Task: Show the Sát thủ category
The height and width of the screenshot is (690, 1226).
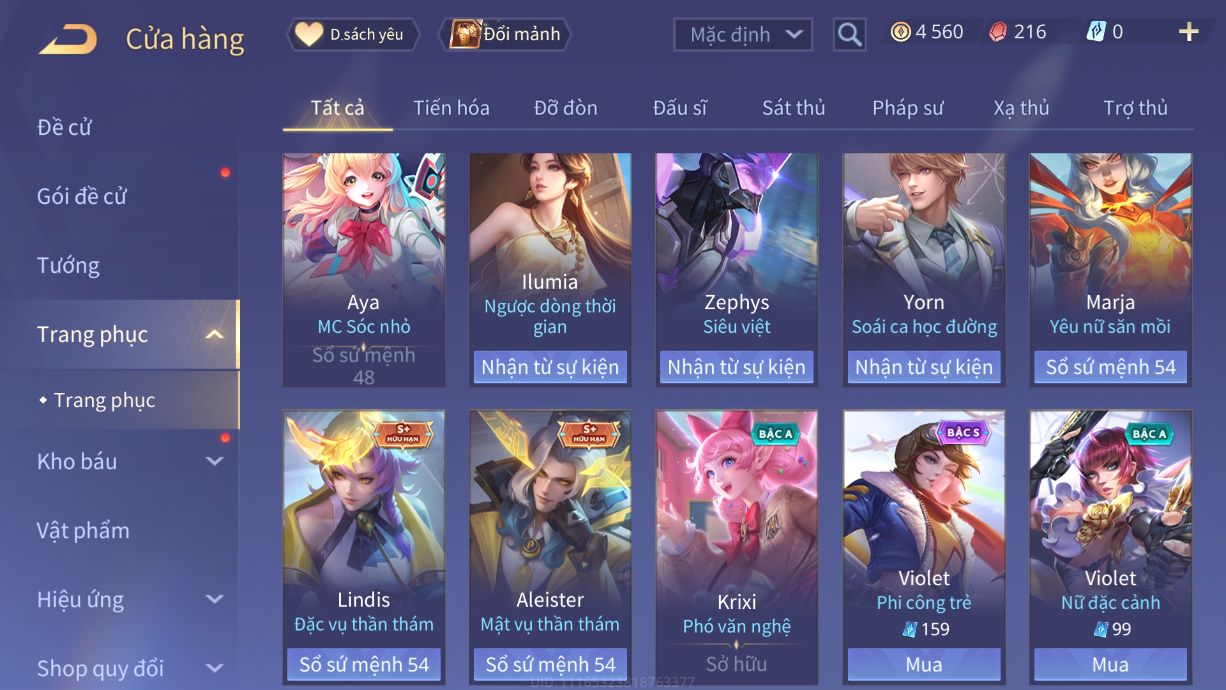Action: click(x=793, y=108)
